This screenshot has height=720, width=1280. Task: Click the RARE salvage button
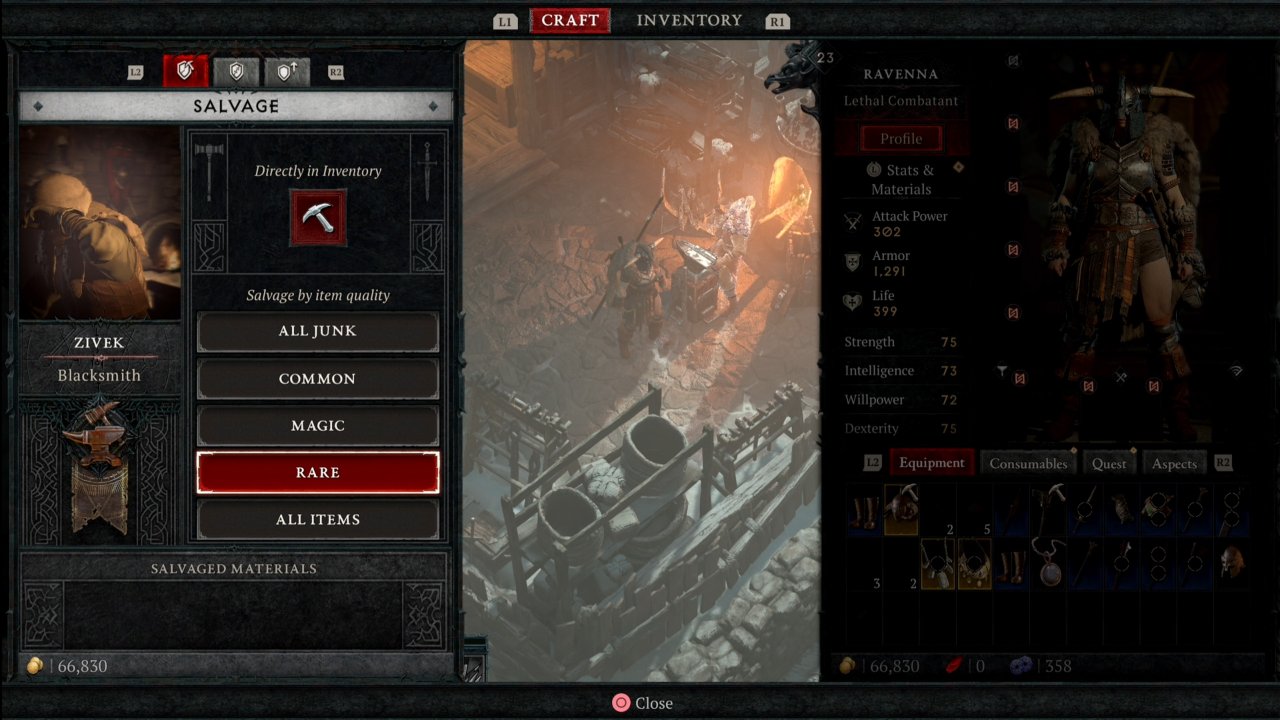point(318,472)
